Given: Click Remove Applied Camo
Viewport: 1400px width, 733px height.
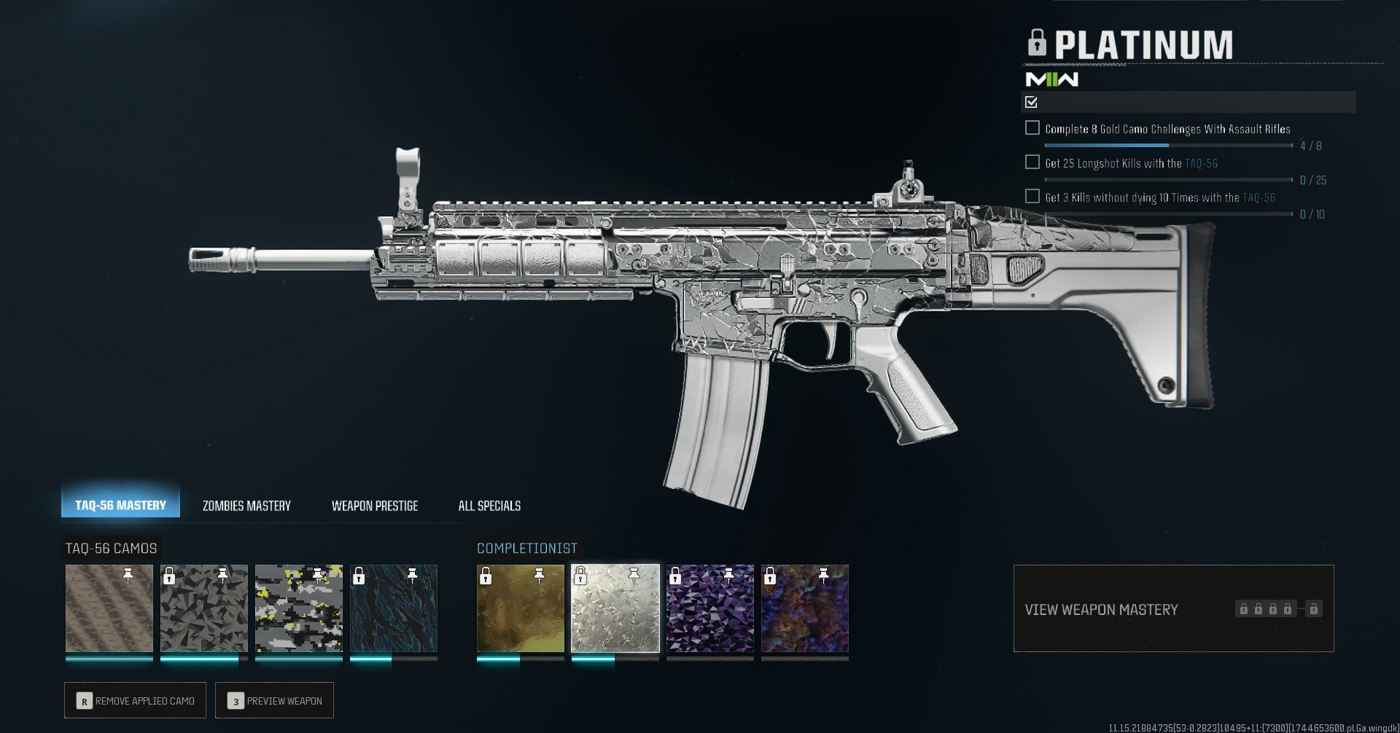Looking at the screenshot, I should point(135,701).
